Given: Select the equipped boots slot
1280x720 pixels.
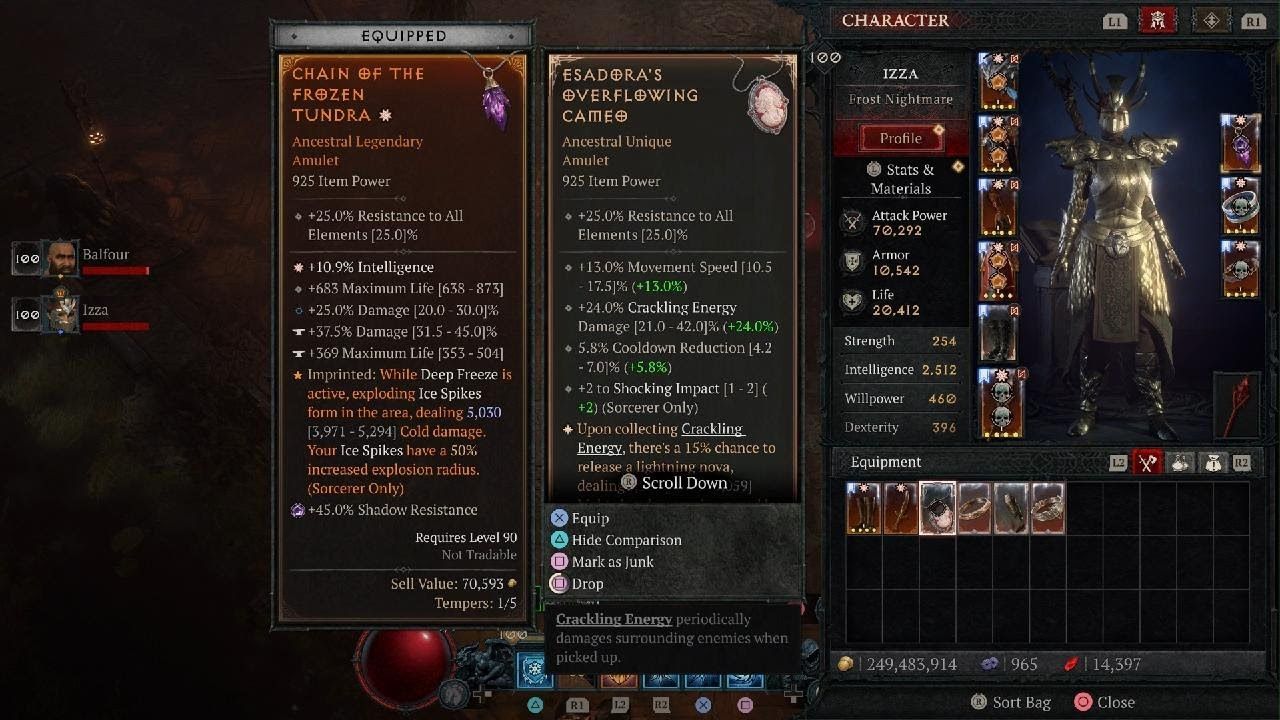Looking at the screenshot, I should point(998,333).
